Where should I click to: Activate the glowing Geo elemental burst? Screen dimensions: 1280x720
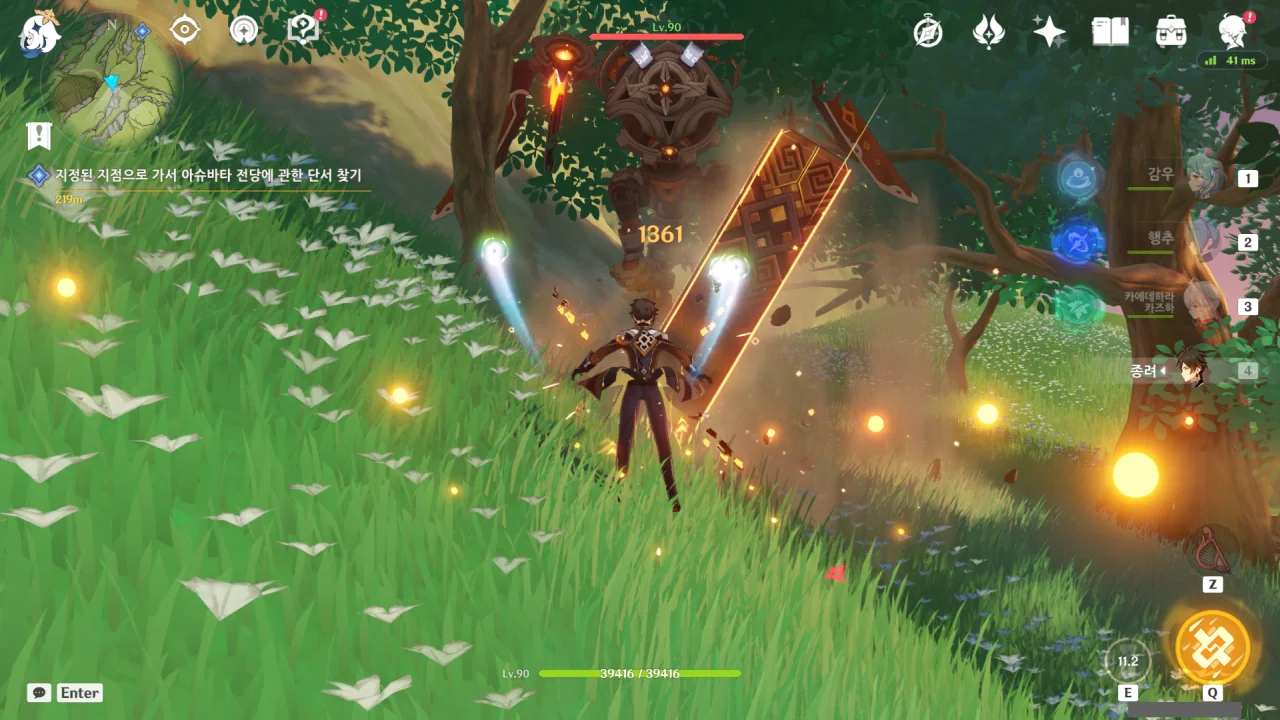pyautogui.click(x=1212, y=646)
